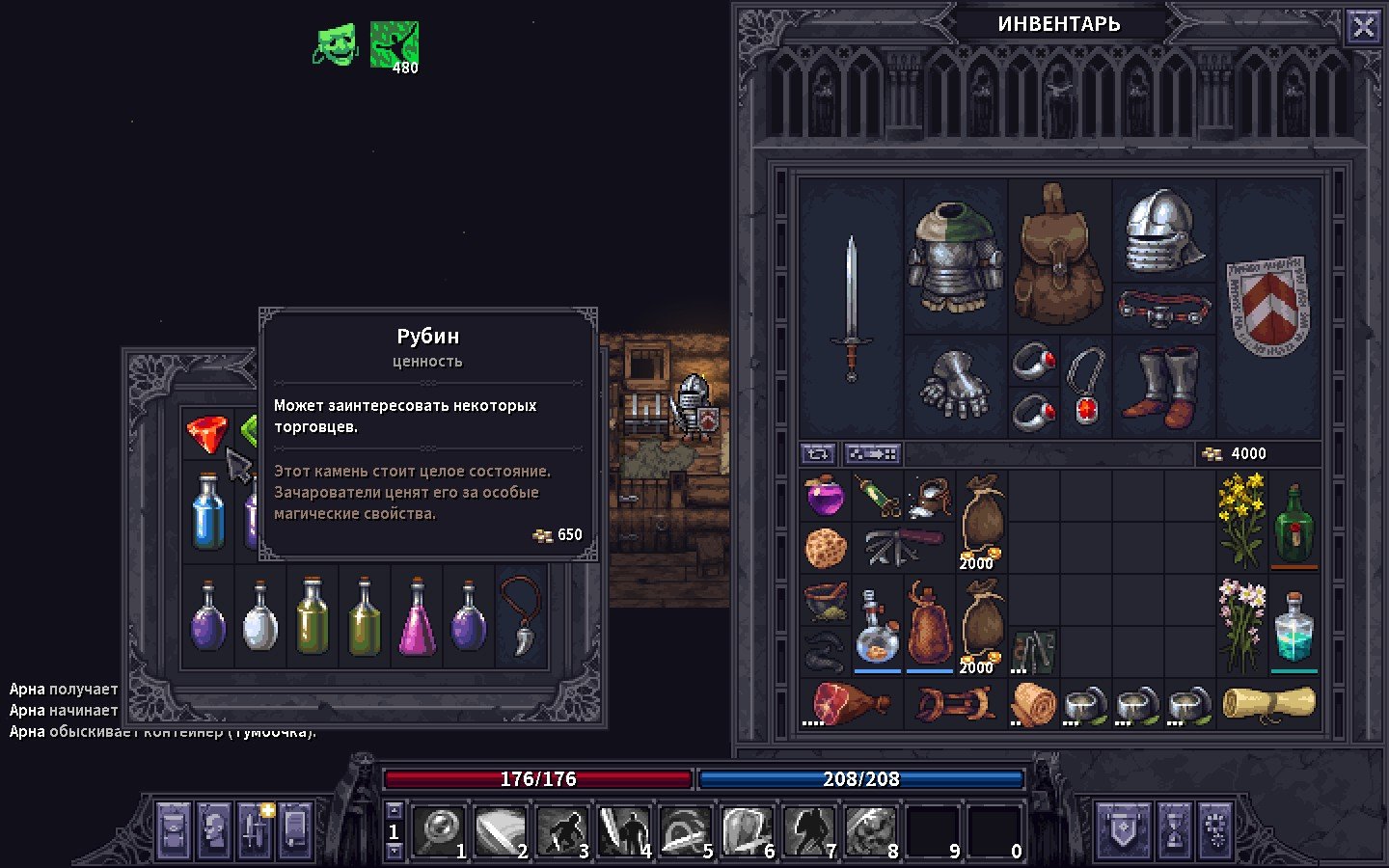Select the rolled scroll in inventory
The width and height of the screenshot is (1389, 868).
1267,704
